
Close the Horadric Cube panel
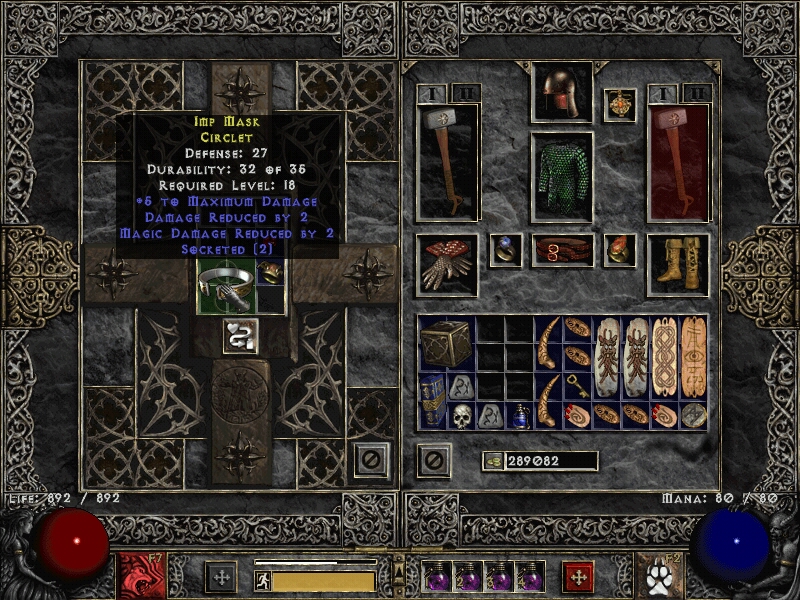coord(371,459)
